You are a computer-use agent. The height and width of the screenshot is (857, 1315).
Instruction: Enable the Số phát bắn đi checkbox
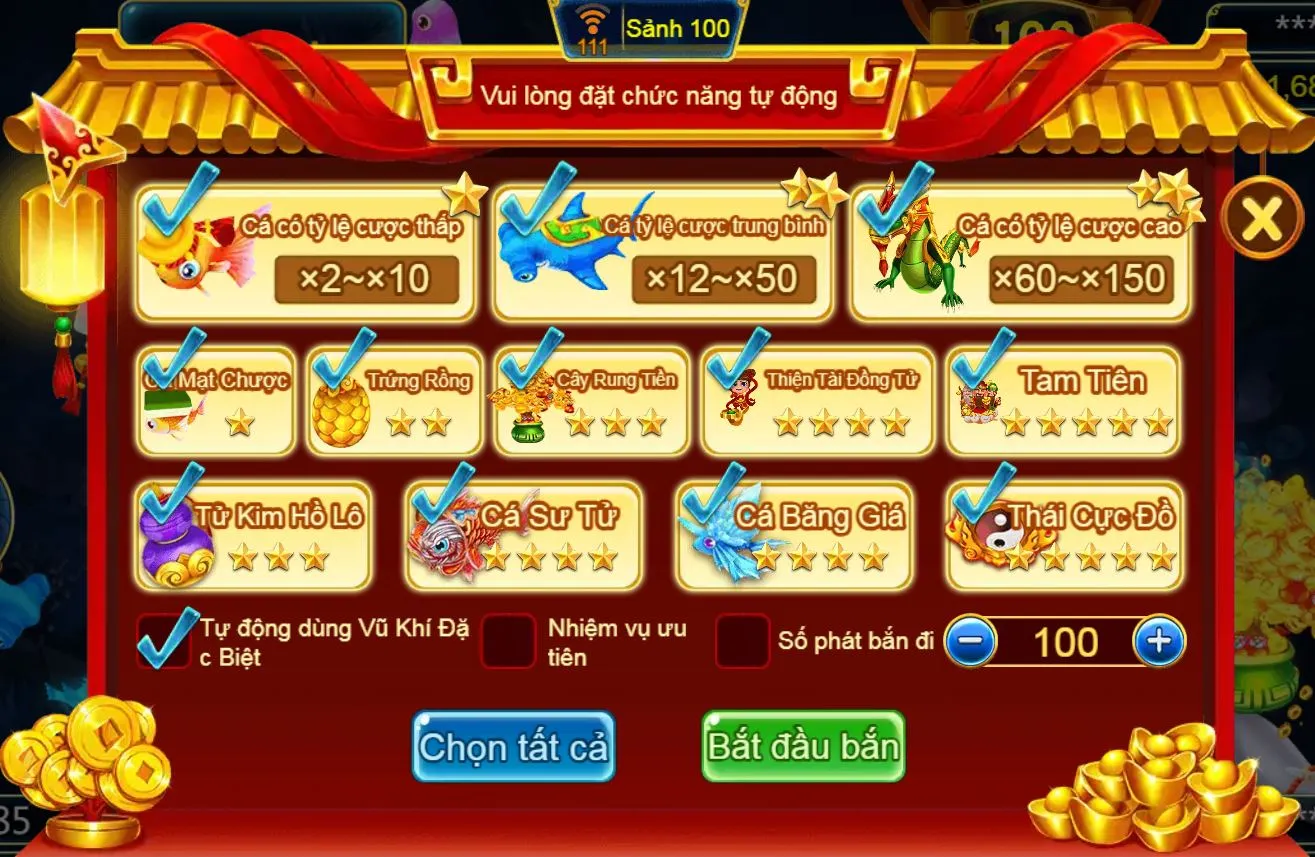(x=742, y=641)
